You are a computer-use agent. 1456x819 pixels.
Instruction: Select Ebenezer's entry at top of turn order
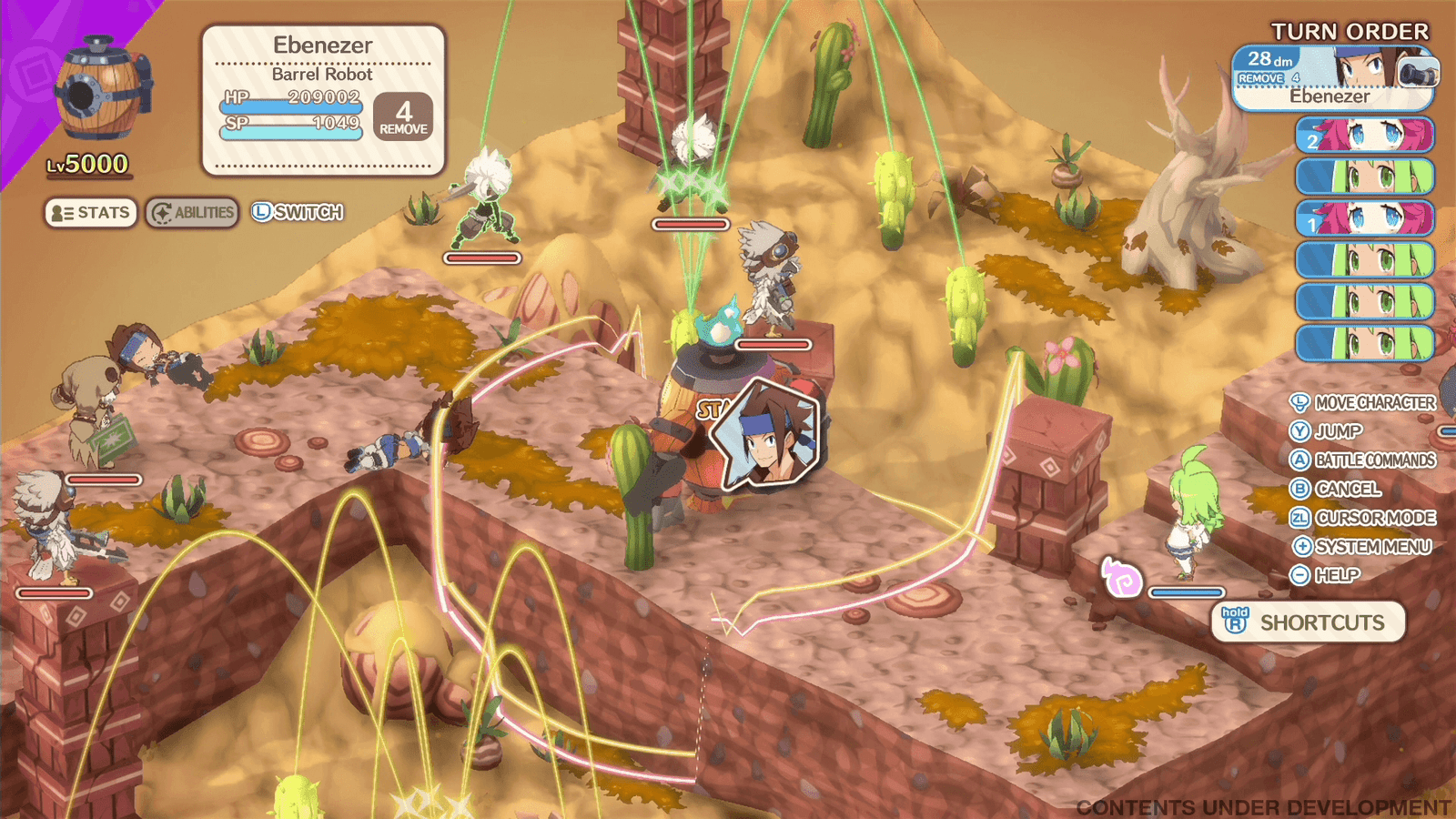1333,78
